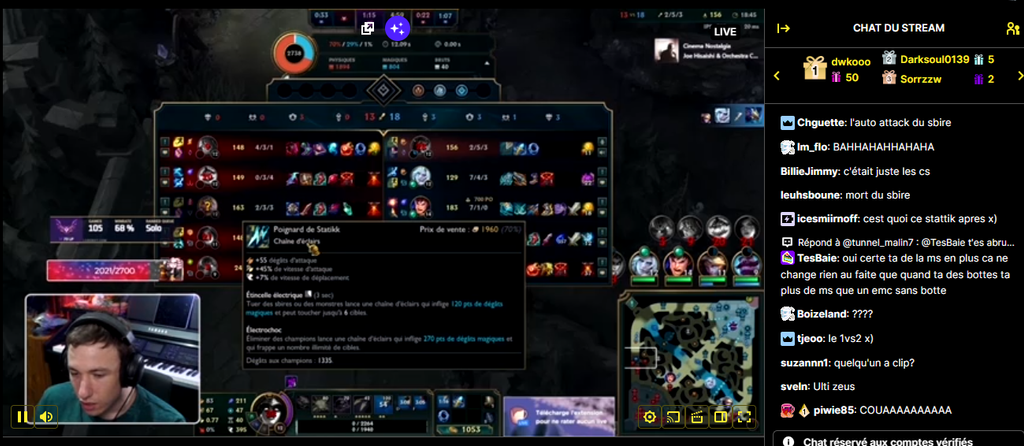The width and height of the screenshot is (1024, 446).
Task: Pause the stream video
Action: pos(22,416)
